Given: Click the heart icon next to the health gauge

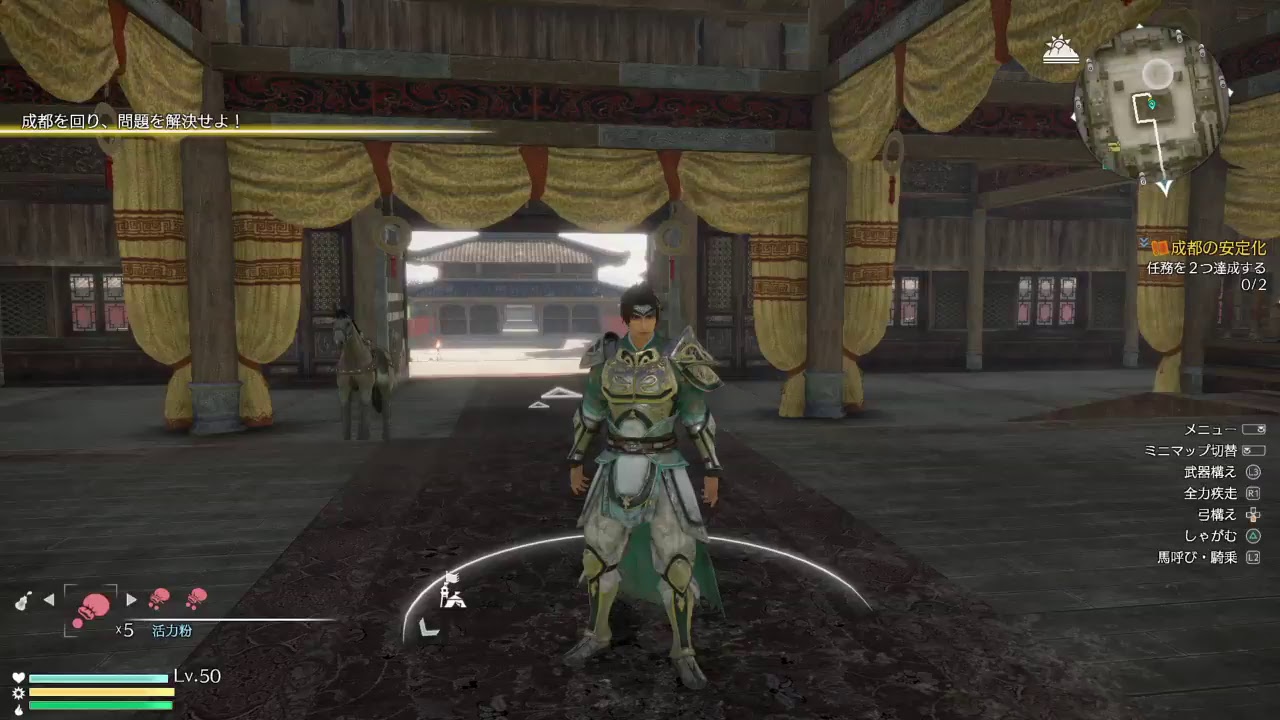Looking at the screenshot, I should click(19, 676).
